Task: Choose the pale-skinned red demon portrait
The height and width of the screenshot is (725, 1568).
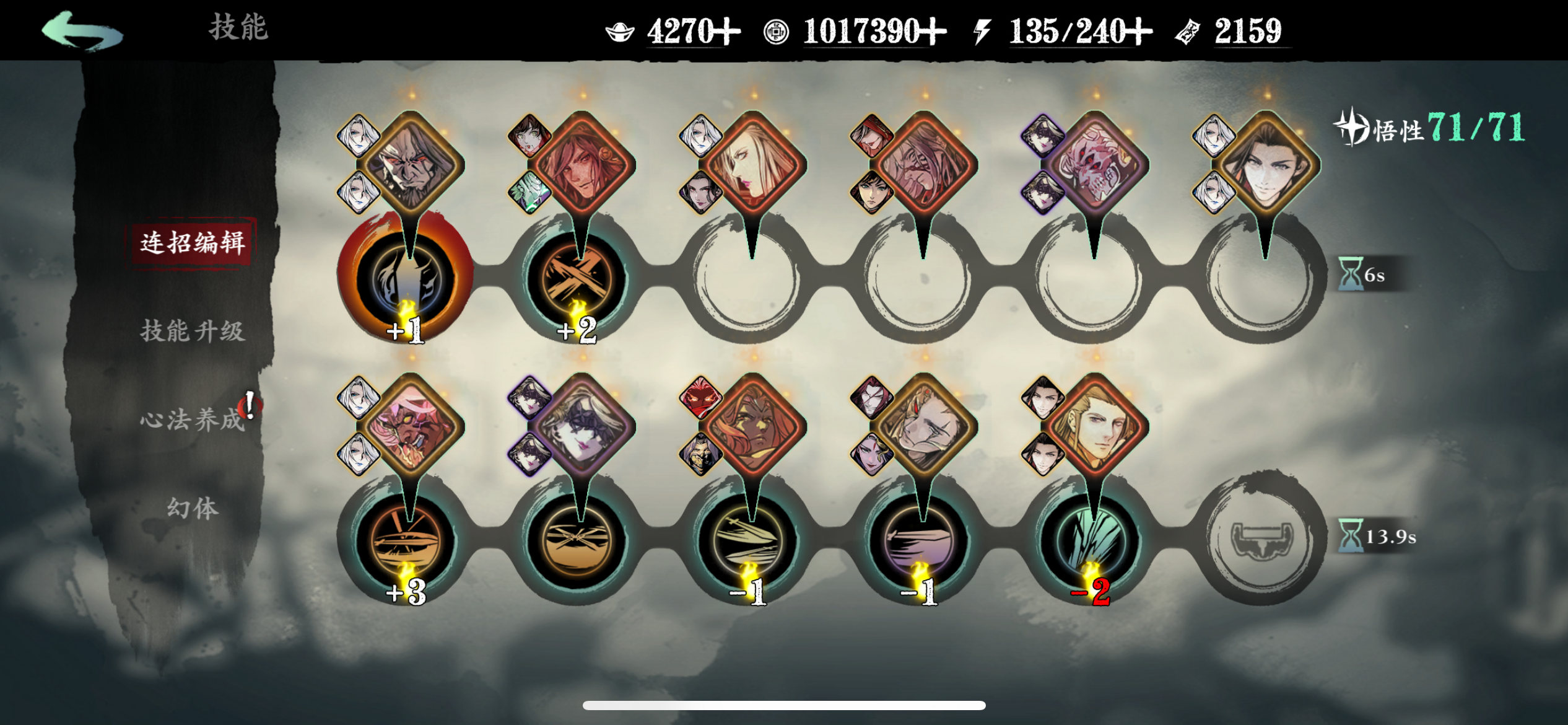Action: point(1095,164)
